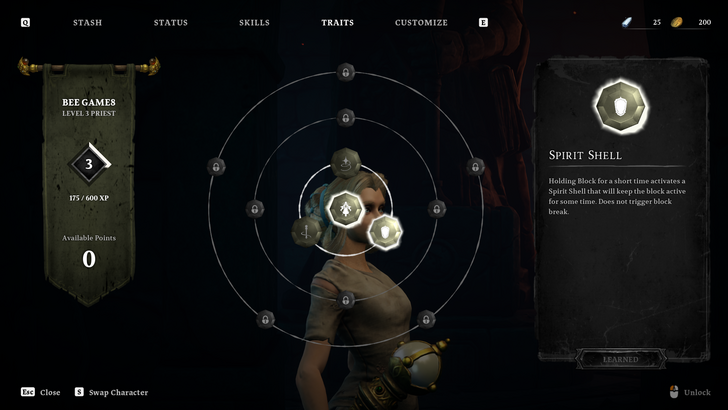
Task: Pick the unlit trait node above center
Action: [345, 161]
